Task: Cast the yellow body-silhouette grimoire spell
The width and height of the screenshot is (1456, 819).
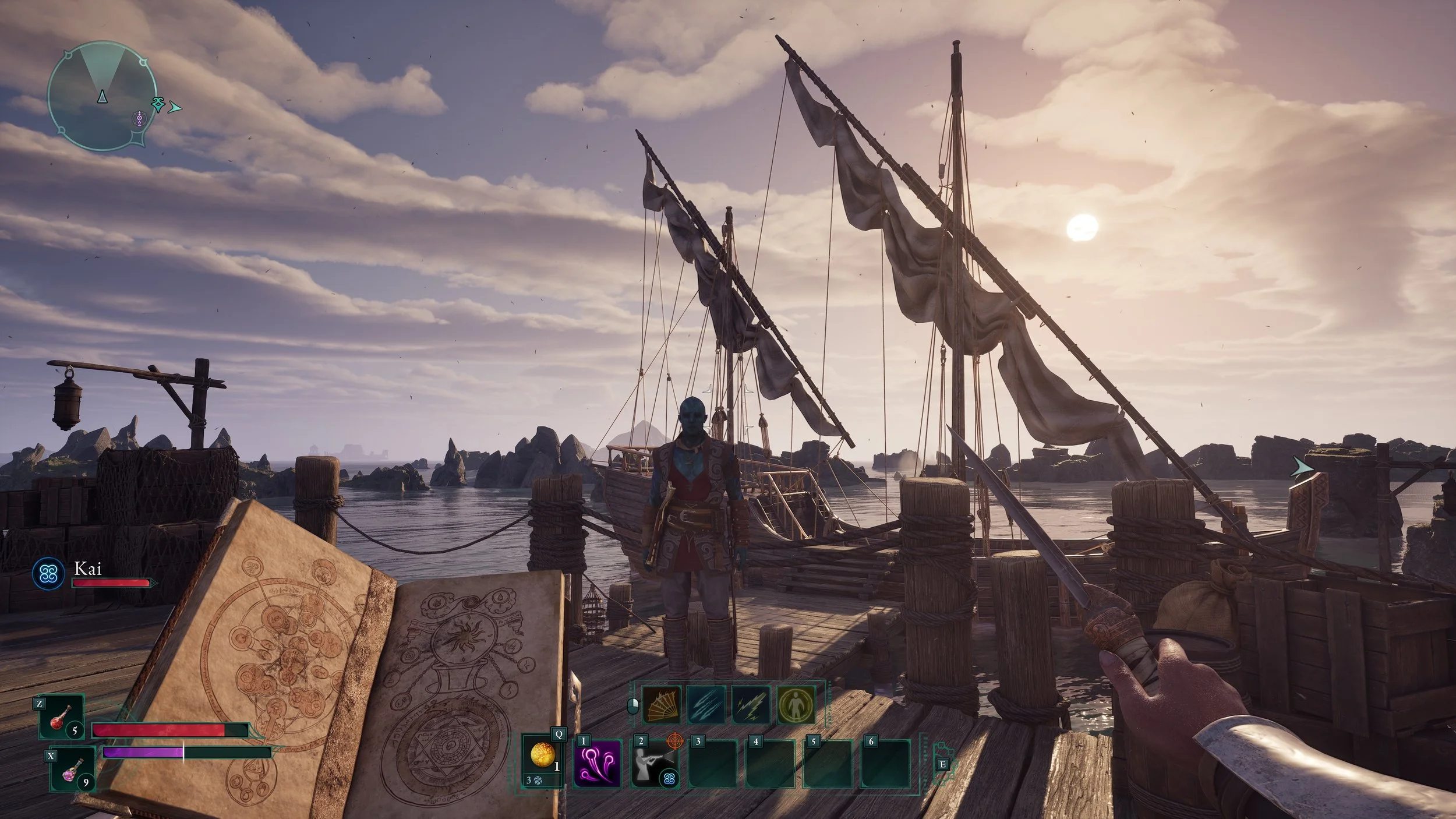Action: (796, 705)
